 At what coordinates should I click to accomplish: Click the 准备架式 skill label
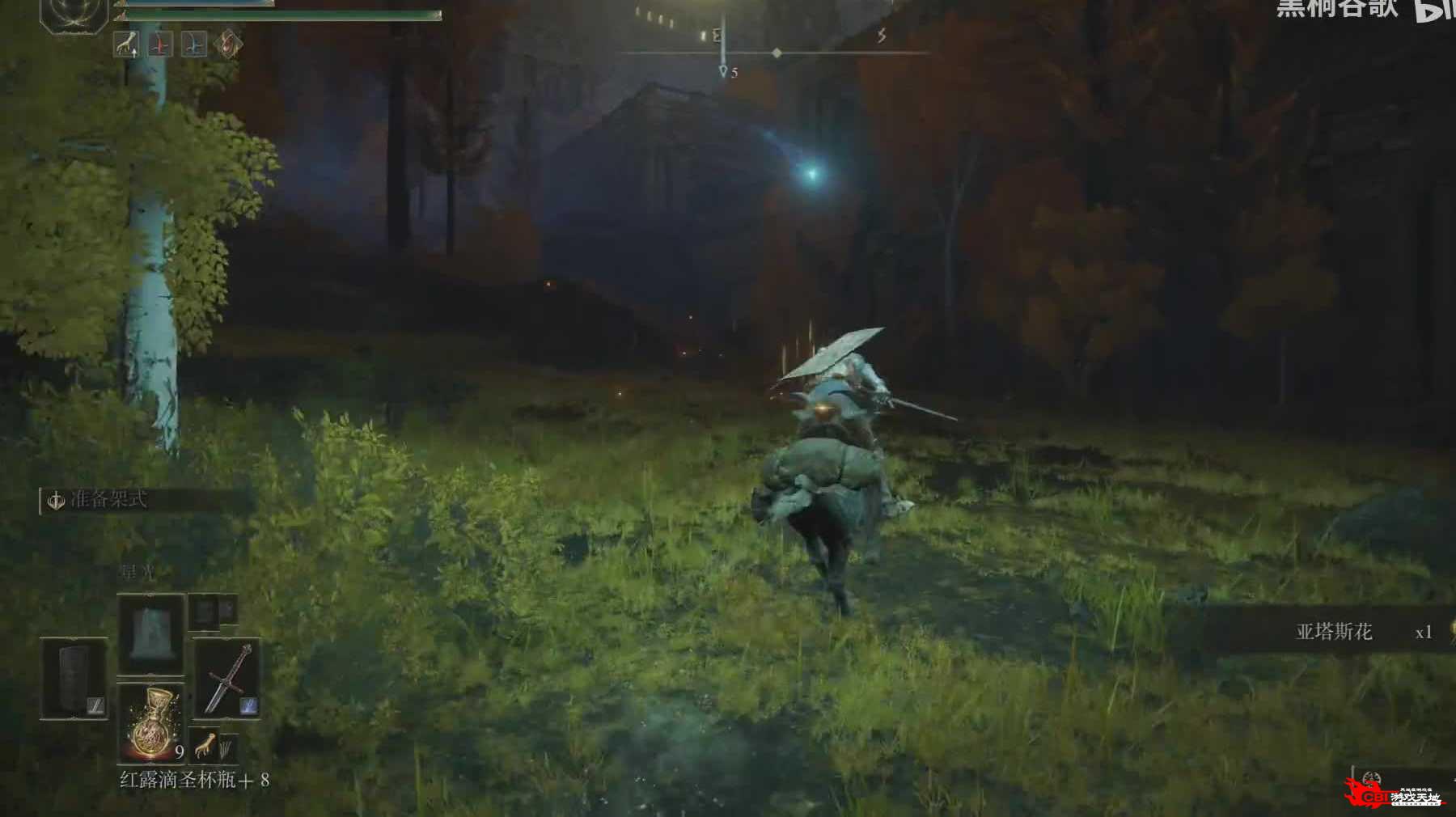click(108, 499)
